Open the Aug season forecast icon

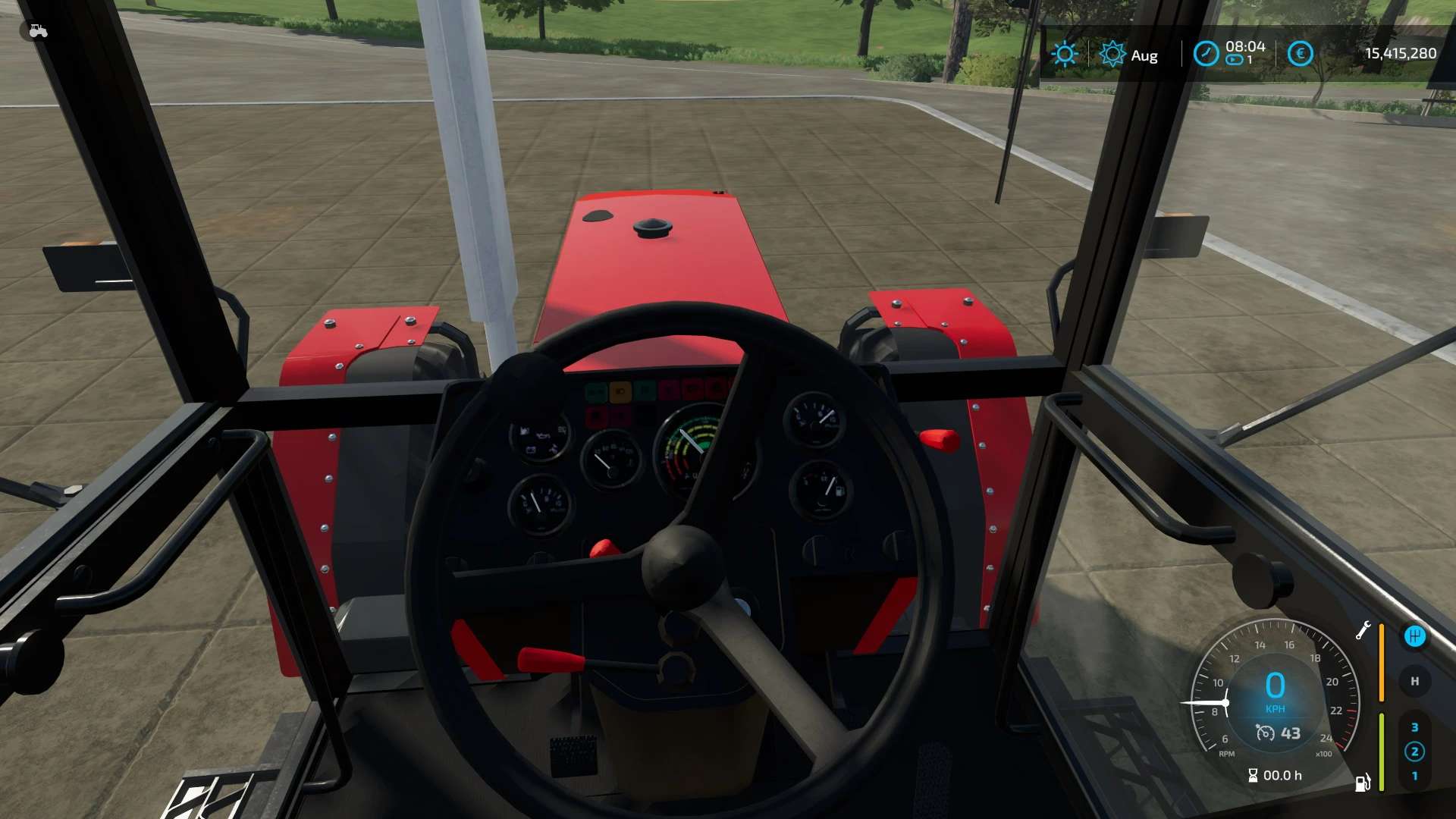[x=1112, y=54]
